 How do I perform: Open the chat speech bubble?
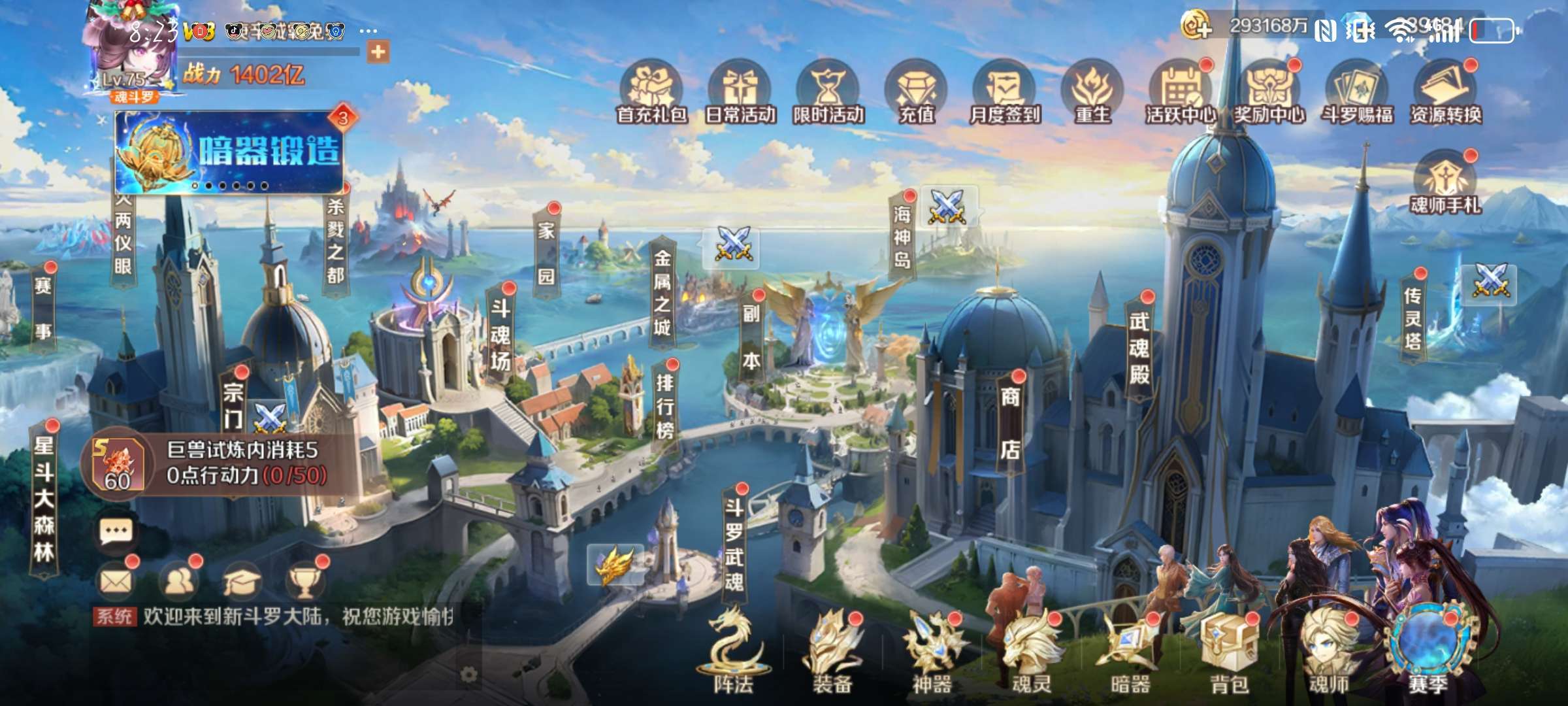tap(116, 532)
